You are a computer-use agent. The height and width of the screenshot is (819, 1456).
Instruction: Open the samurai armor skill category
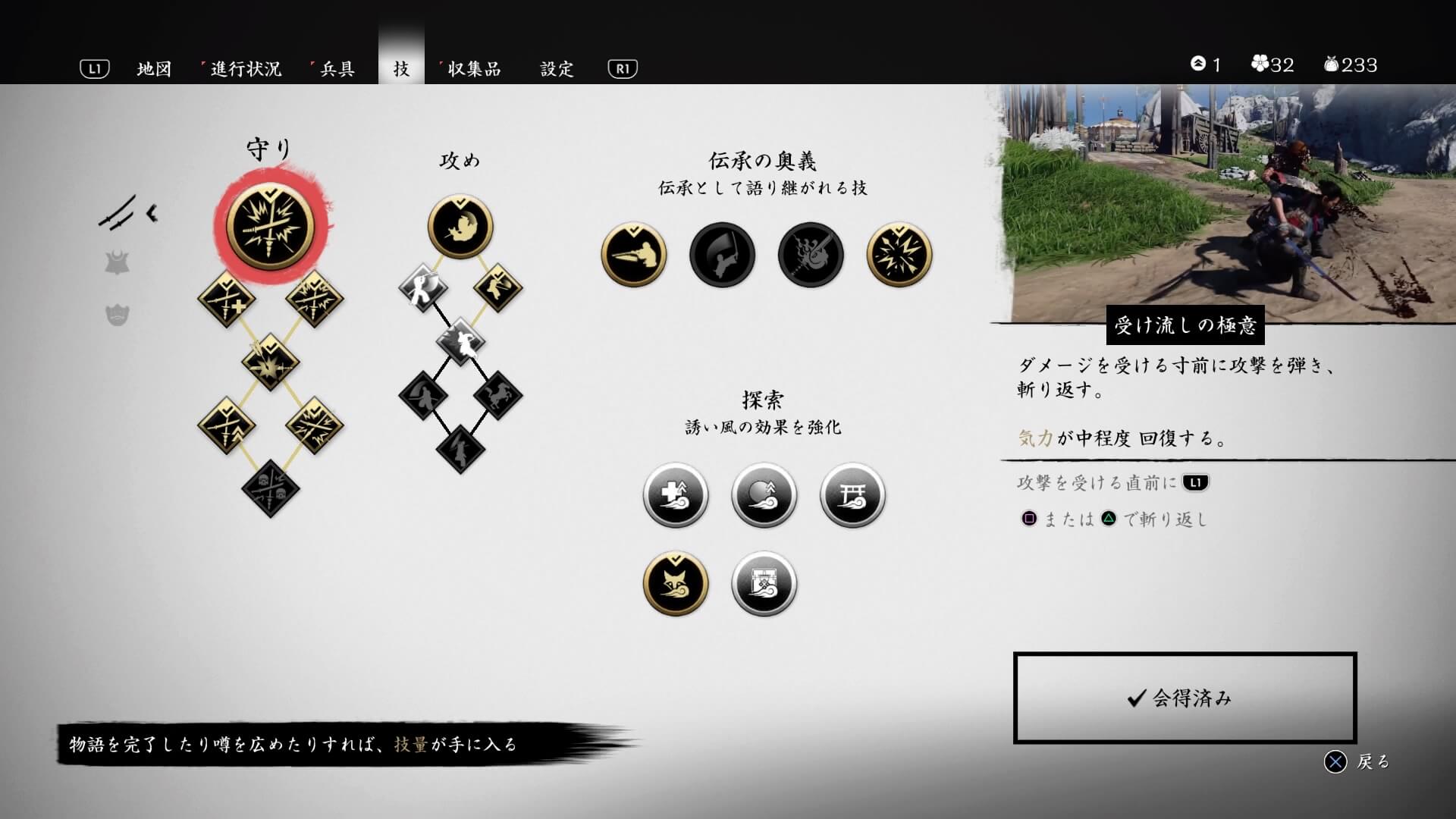[x=117, y=264]
